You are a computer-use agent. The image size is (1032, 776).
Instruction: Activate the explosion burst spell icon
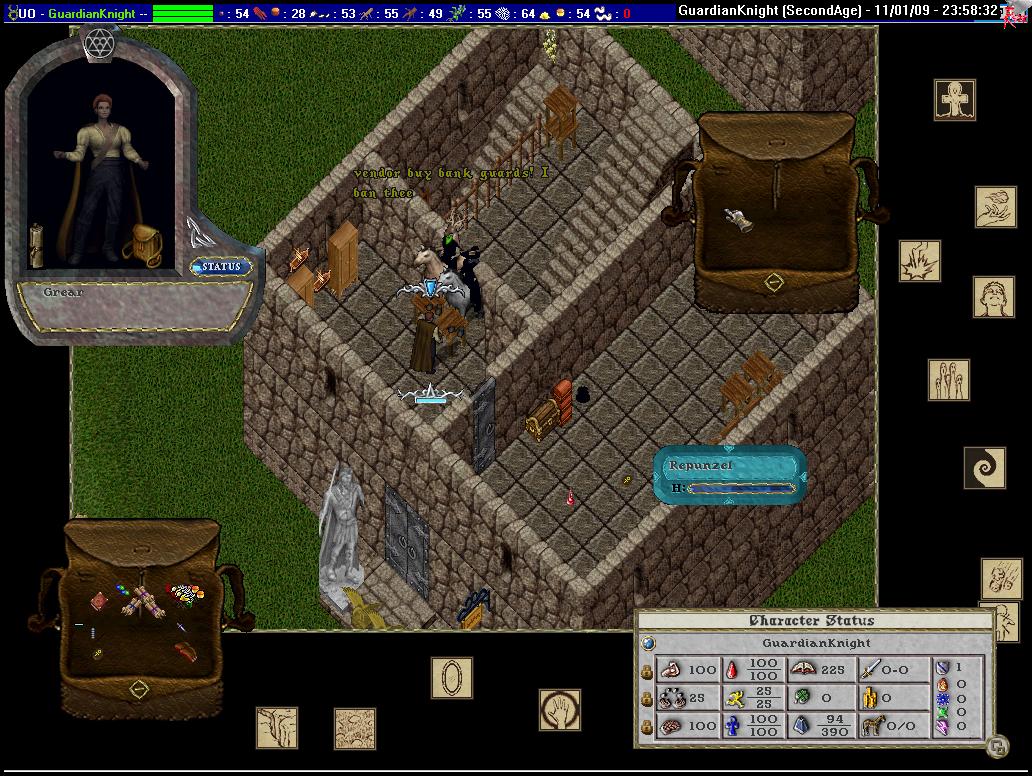click(x=919, y=260)
